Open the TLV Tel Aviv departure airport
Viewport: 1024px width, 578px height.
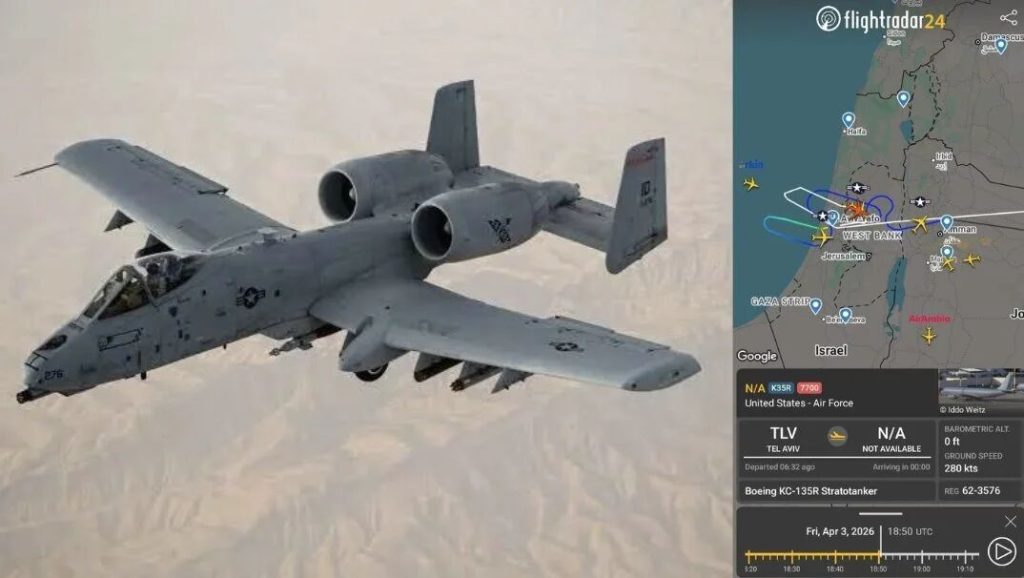[x=782, y=438]
